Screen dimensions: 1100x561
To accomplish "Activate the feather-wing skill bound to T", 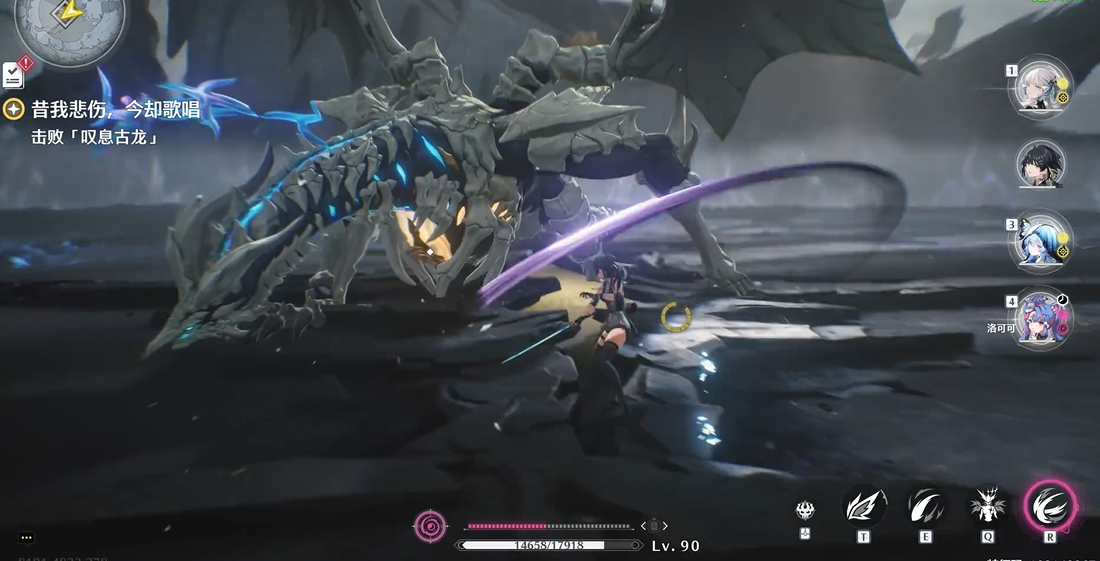I will click(863, 506).
